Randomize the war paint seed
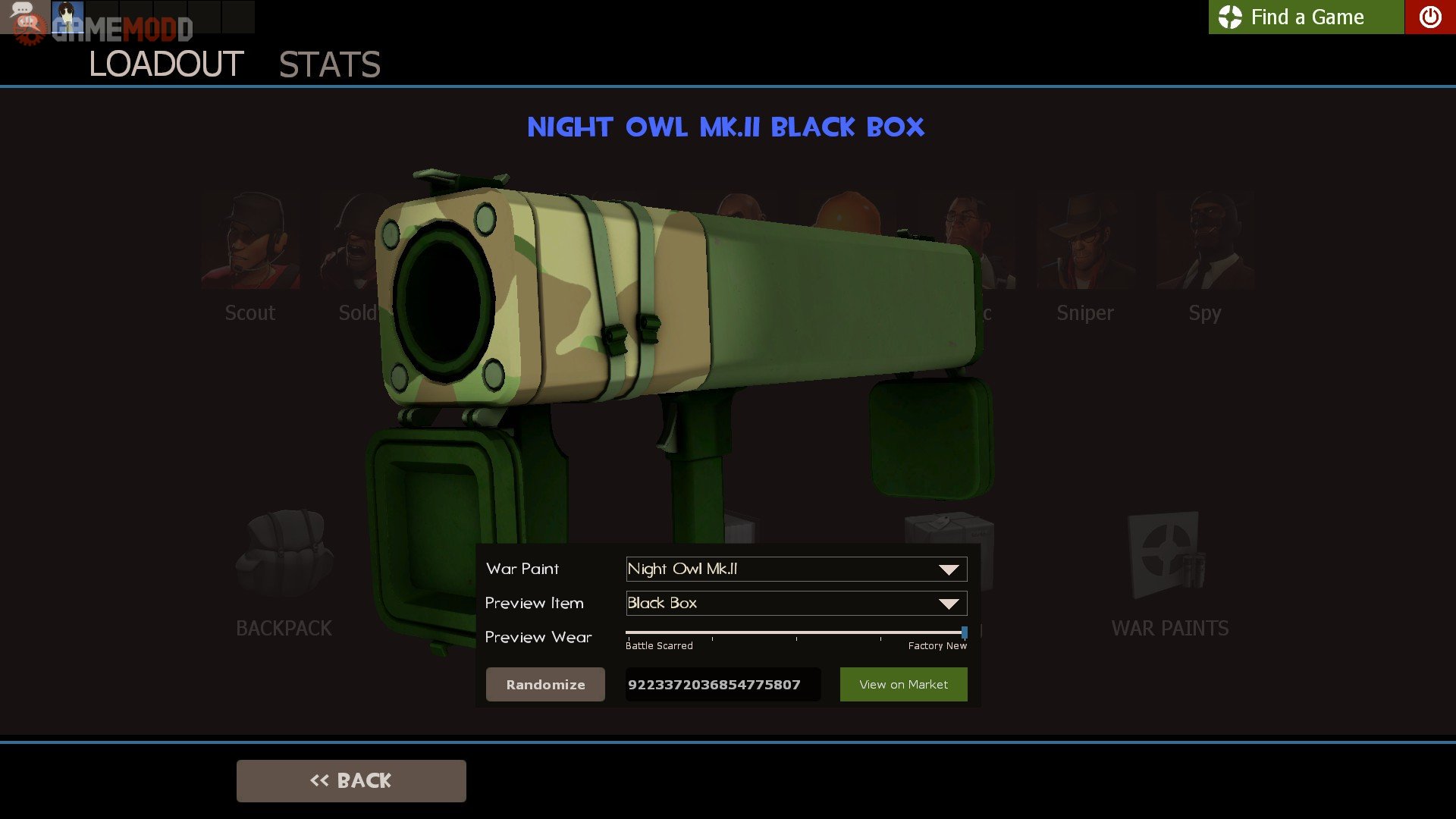 pos(545,684)
